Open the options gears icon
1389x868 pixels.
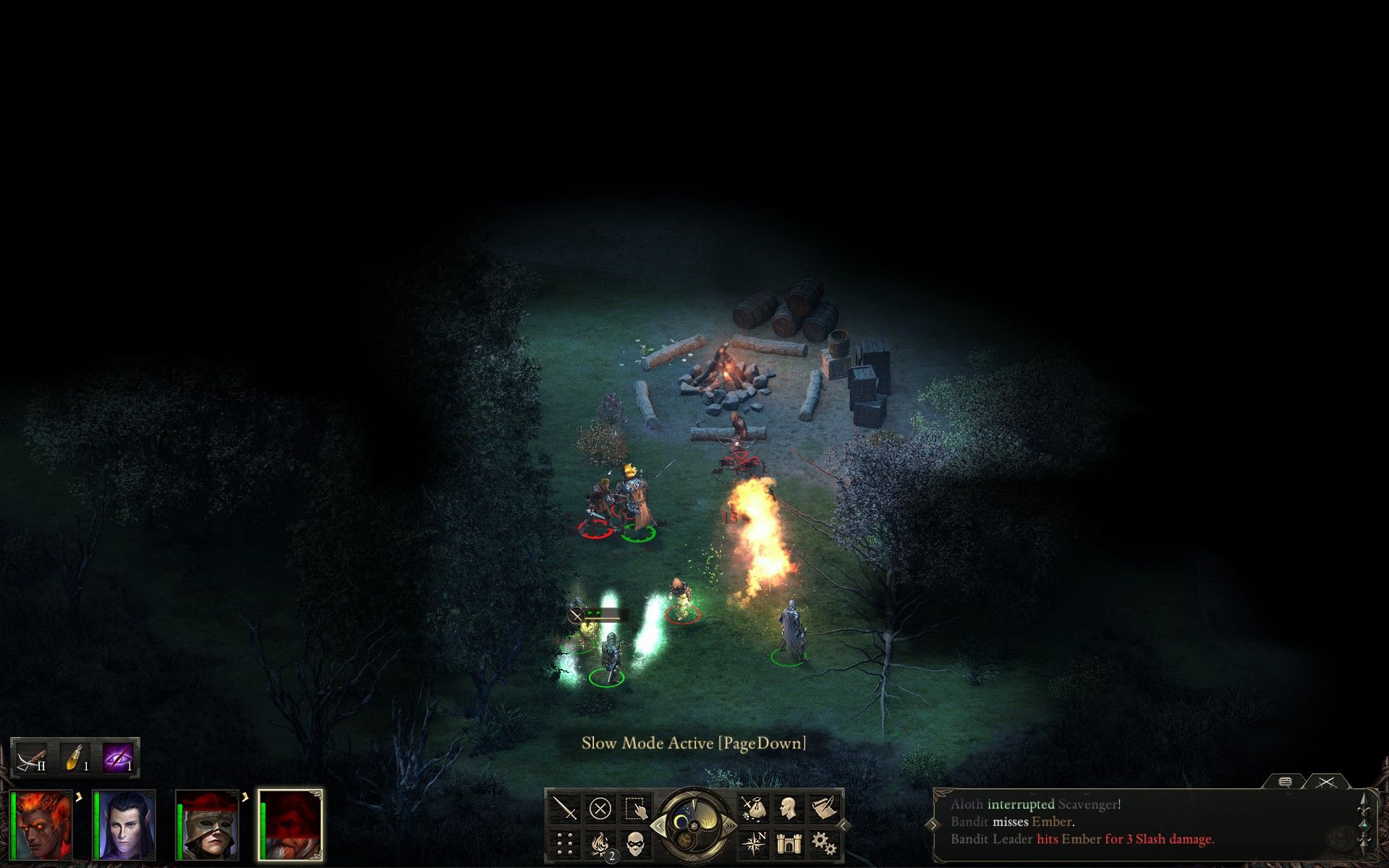pos(823,843)
